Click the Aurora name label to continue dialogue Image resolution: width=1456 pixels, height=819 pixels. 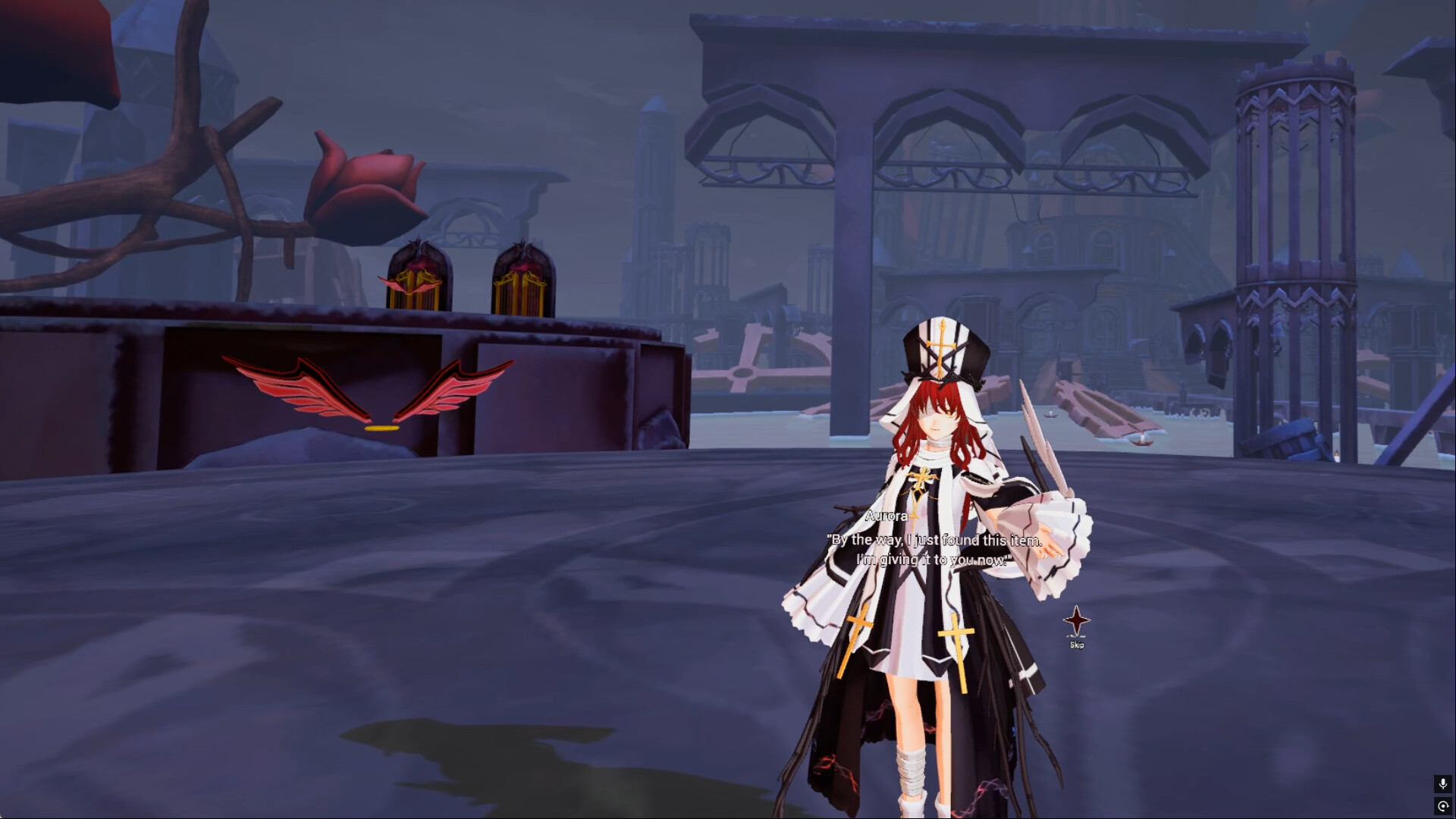point(886,515)
